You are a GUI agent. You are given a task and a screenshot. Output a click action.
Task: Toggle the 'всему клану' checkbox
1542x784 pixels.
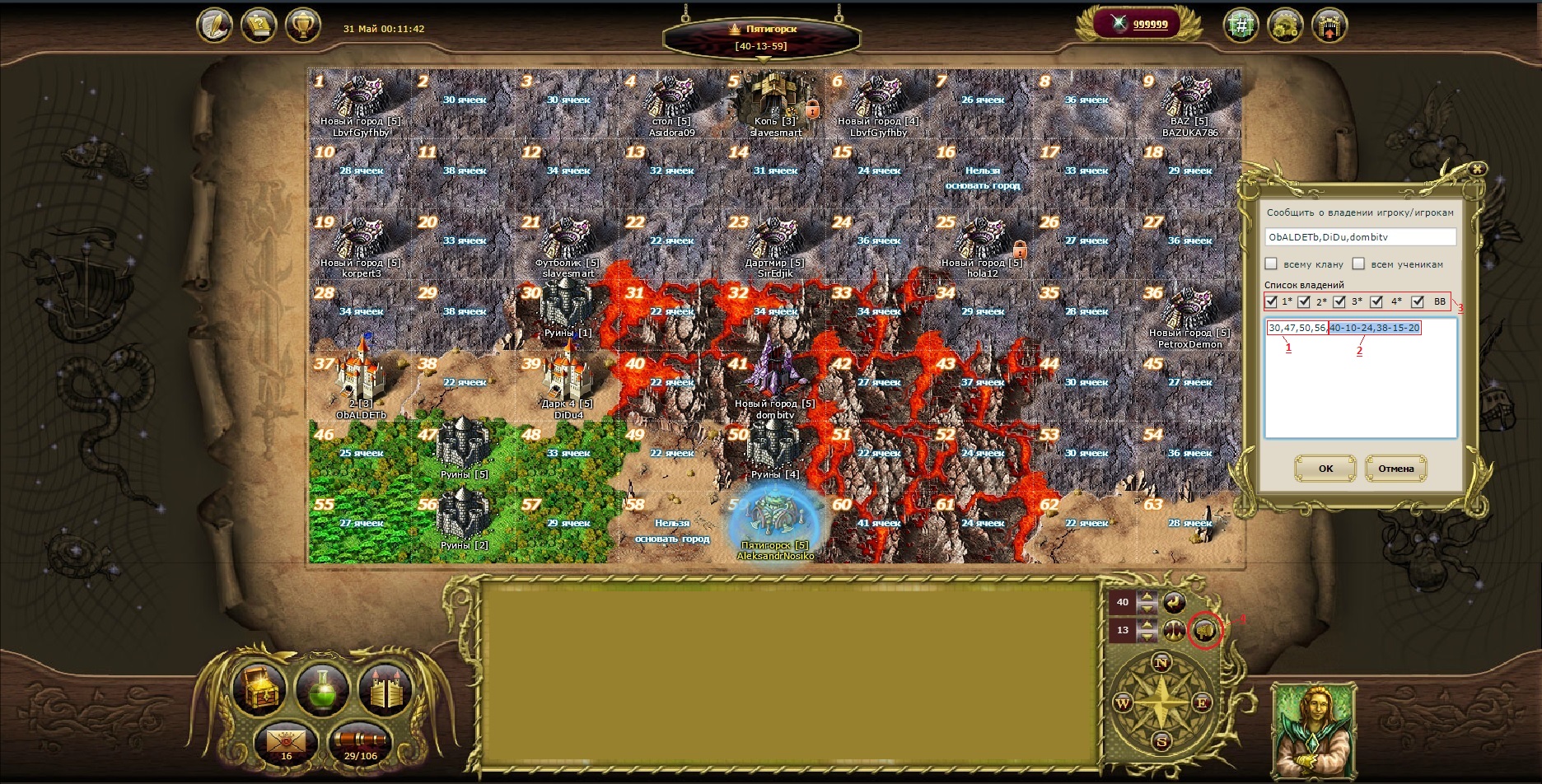(1271, 264)
